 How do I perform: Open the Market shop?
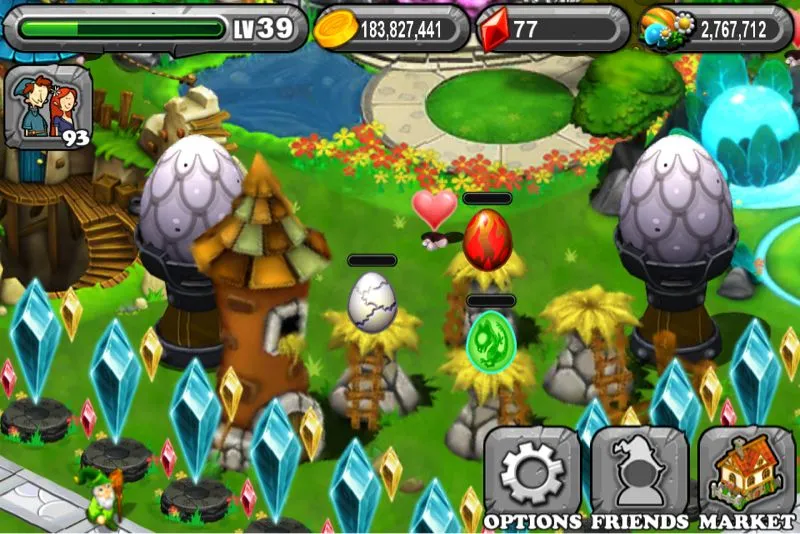(x=746, y=472)
